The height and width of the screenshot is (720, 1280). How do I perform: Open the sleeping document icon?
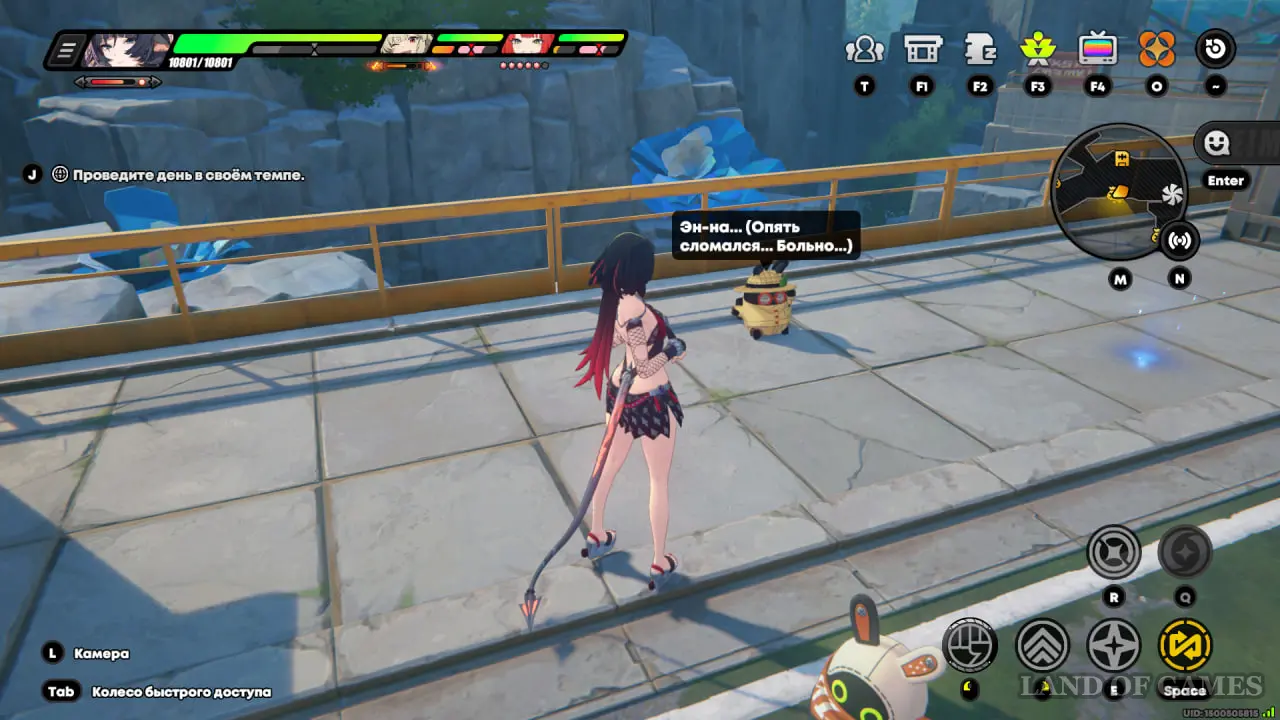coord(979,49)
